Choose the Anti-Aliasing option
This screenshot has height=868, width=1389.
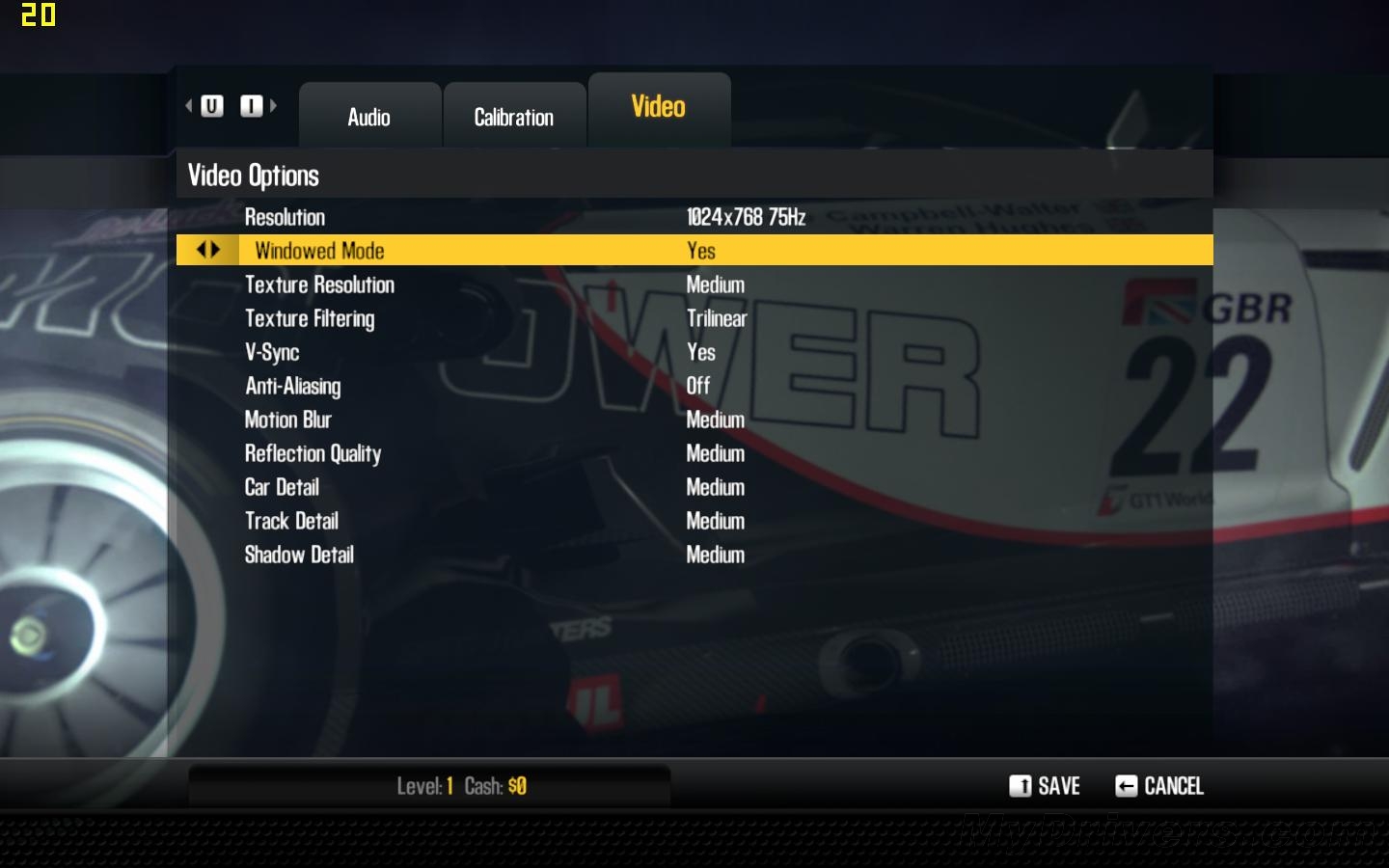(x=292, y=386)
